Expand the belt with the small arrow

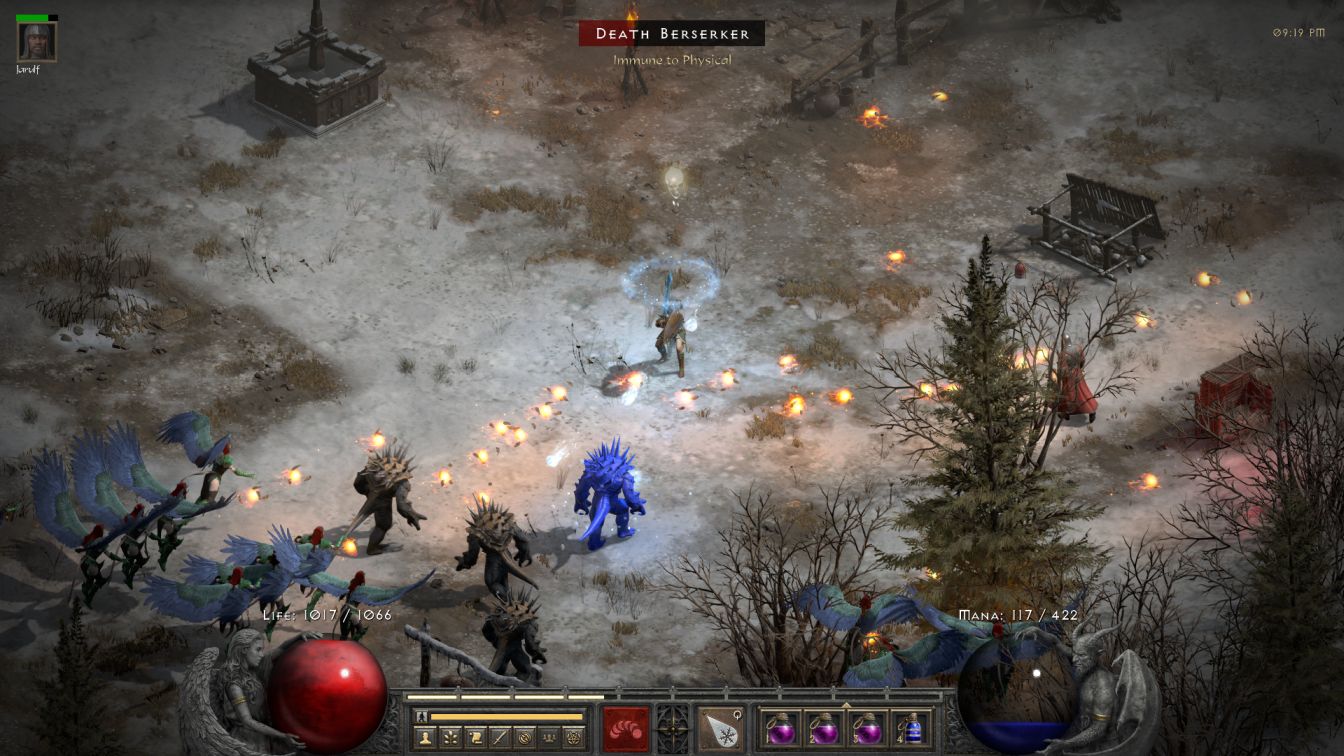click(846, 705)
